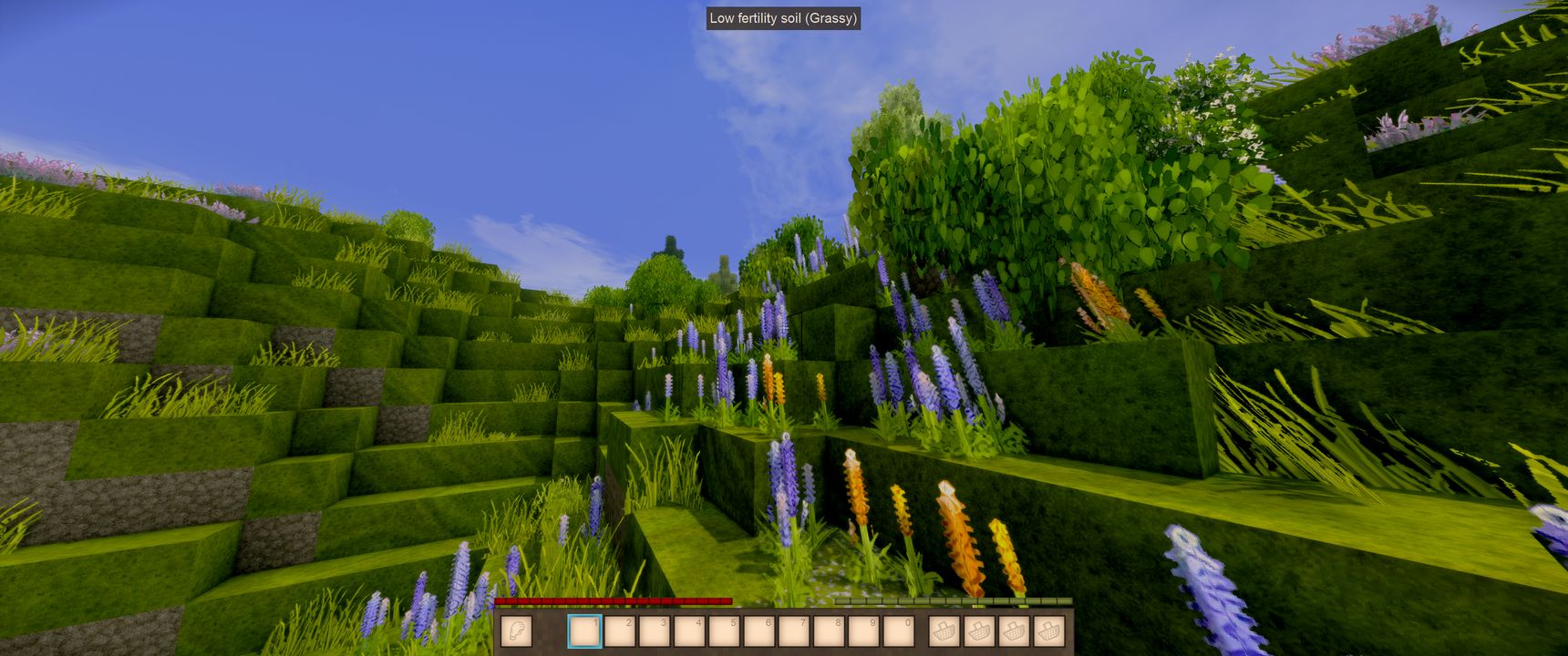This screenshot has width=1568, height=656.
Task: Click hotbar slot labeled 4
Action: coord(689,630)
